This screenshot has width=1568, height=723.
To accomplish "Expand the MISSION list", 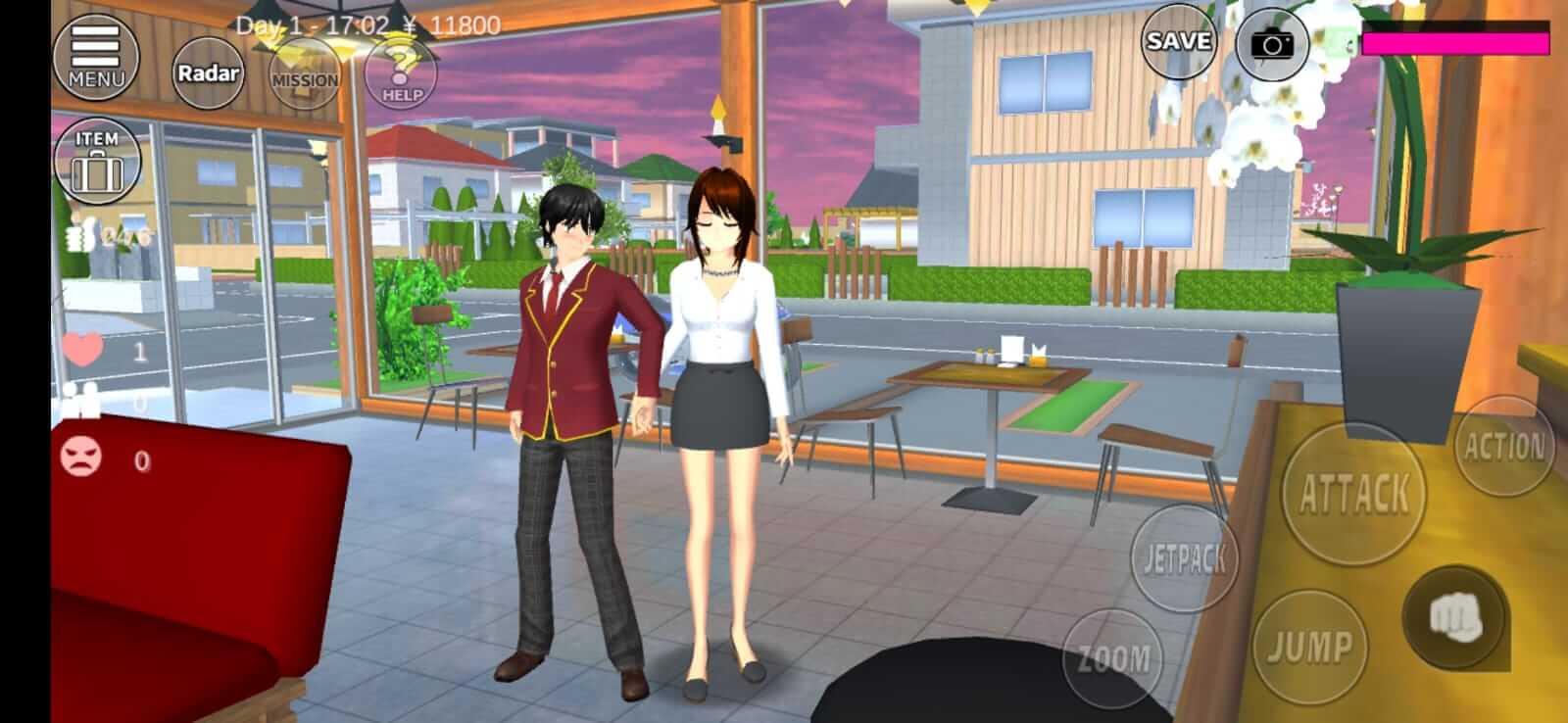I will tap(302, 73).
